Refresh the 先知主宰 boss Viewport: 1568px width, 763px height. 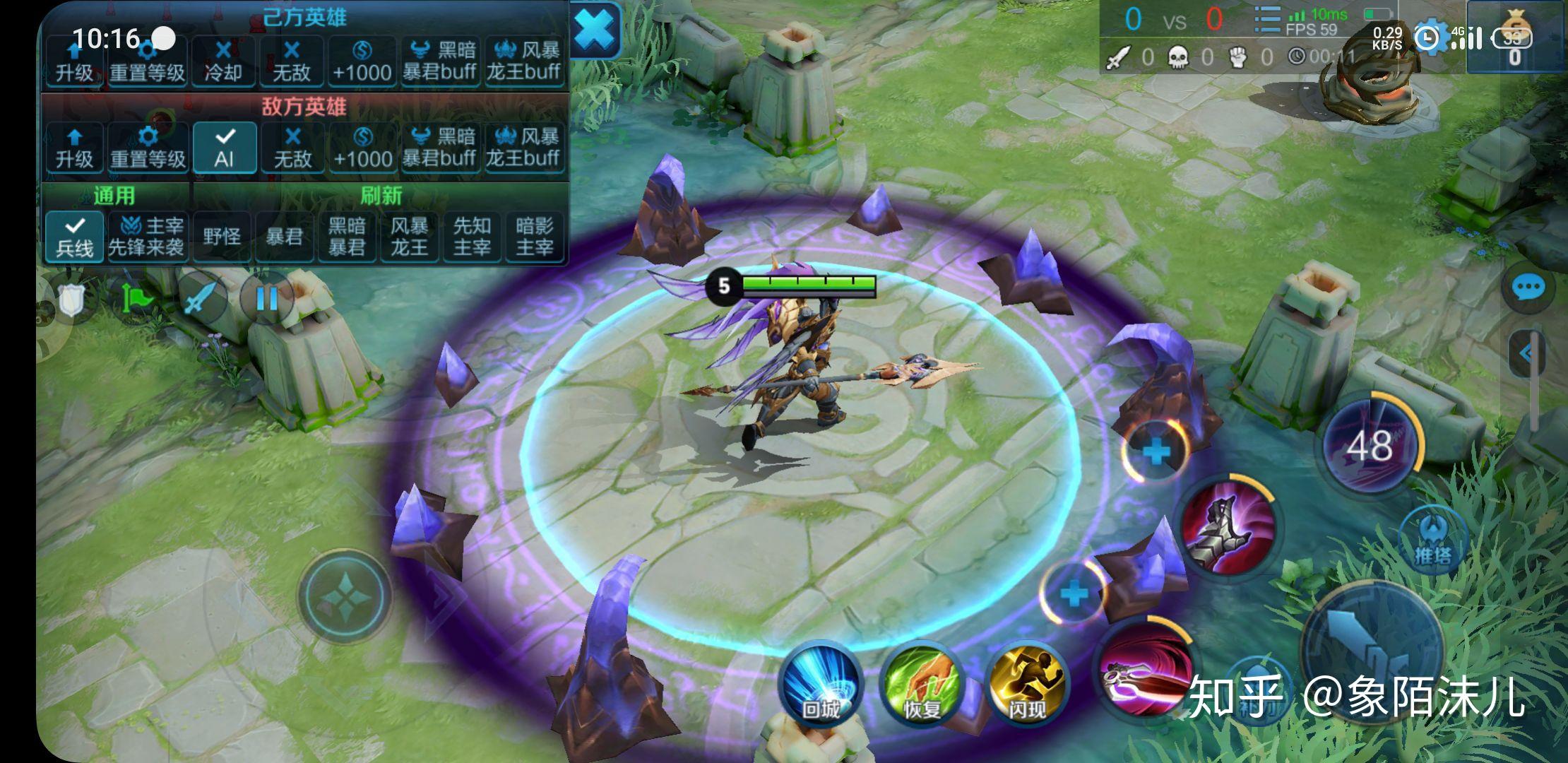pos(471,237)
